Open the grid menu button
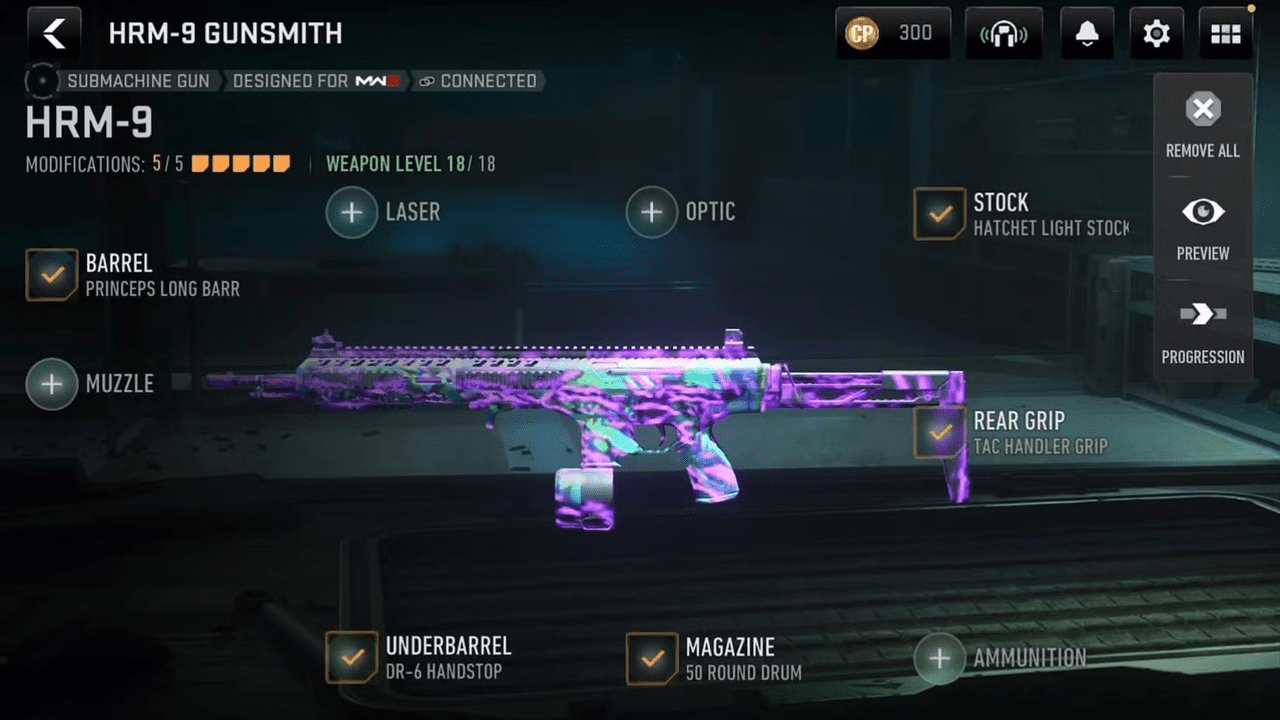This screenshot has width=1280, height=720. [1225, 34]
